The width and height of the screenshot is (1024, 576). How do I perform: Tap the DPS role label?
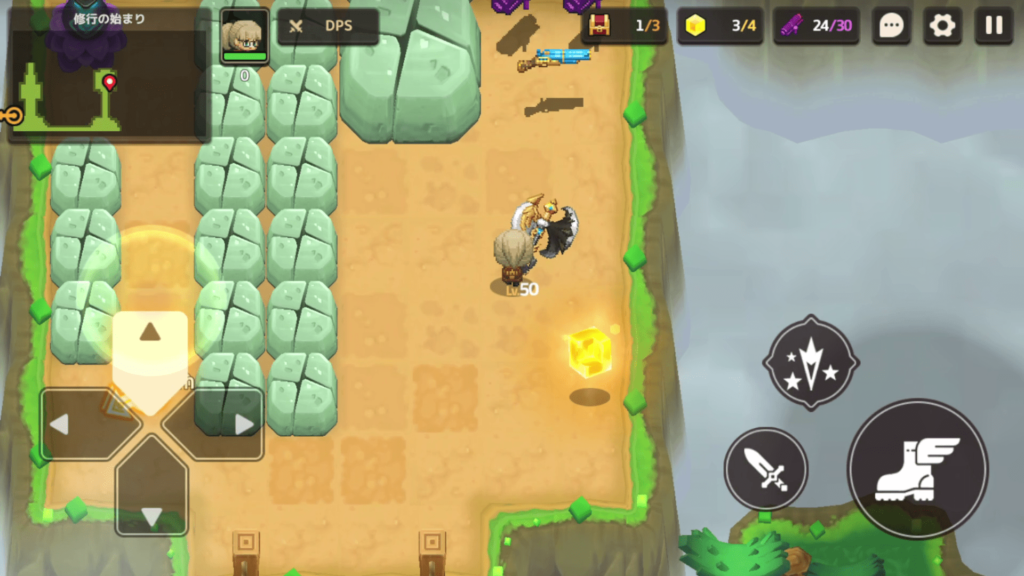(x=328, y=27)
